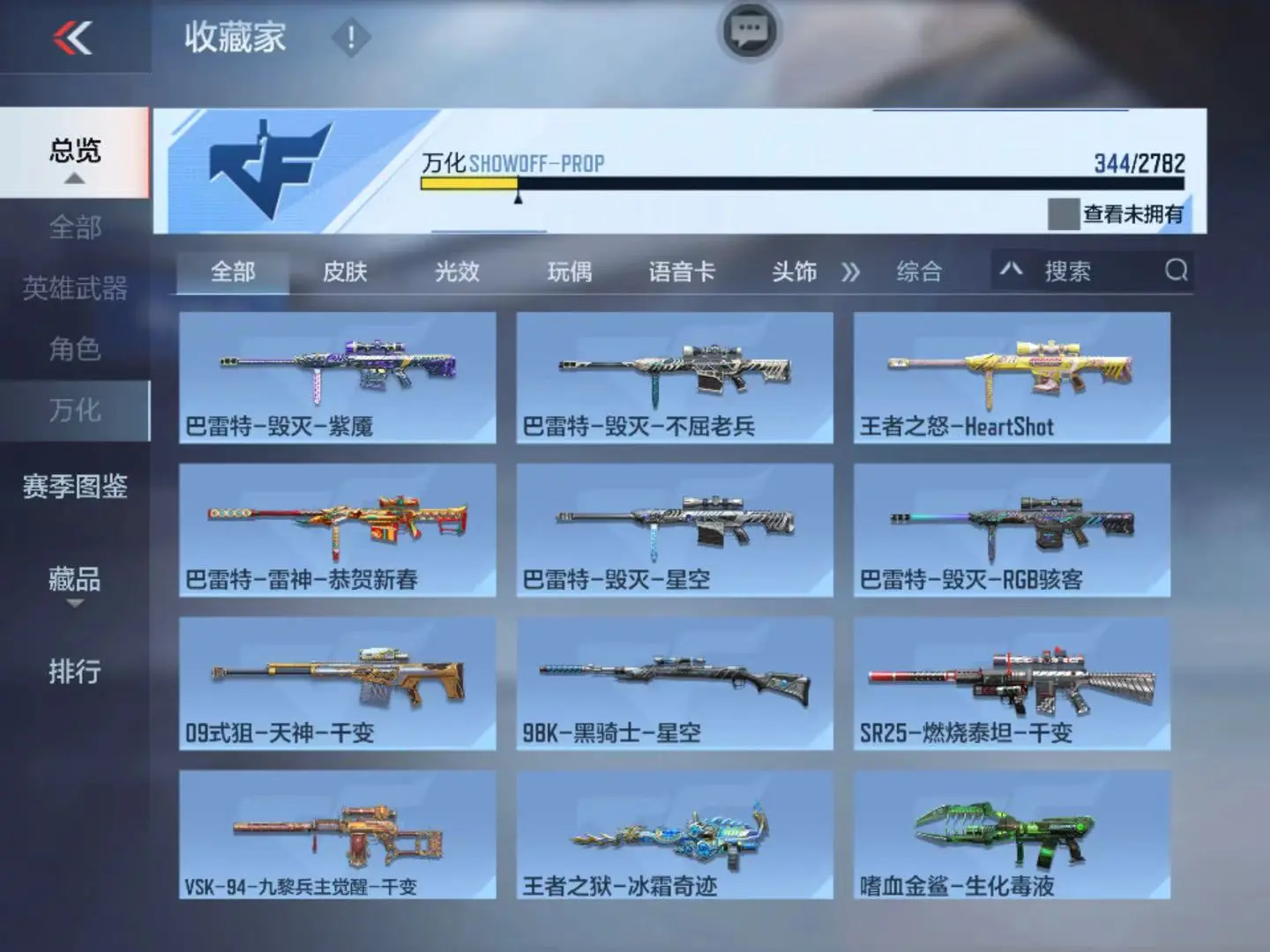Viewport: 1270px width, 952px height.
Task: Open the chat bubble icon
Action: point(750,31)
